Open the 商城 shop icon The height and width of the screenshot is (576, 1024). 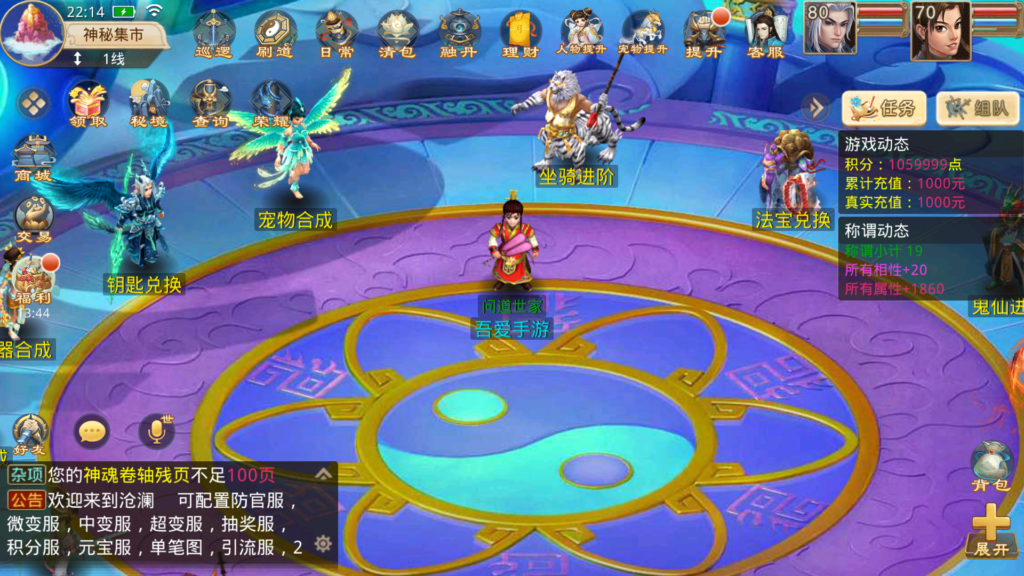32,159
